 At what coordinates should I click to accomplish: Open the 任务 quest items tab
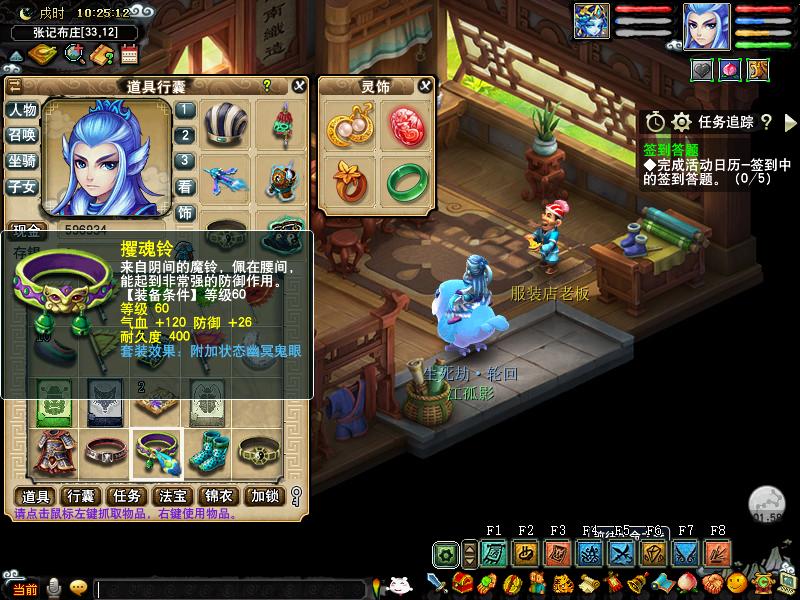point(126,496)
